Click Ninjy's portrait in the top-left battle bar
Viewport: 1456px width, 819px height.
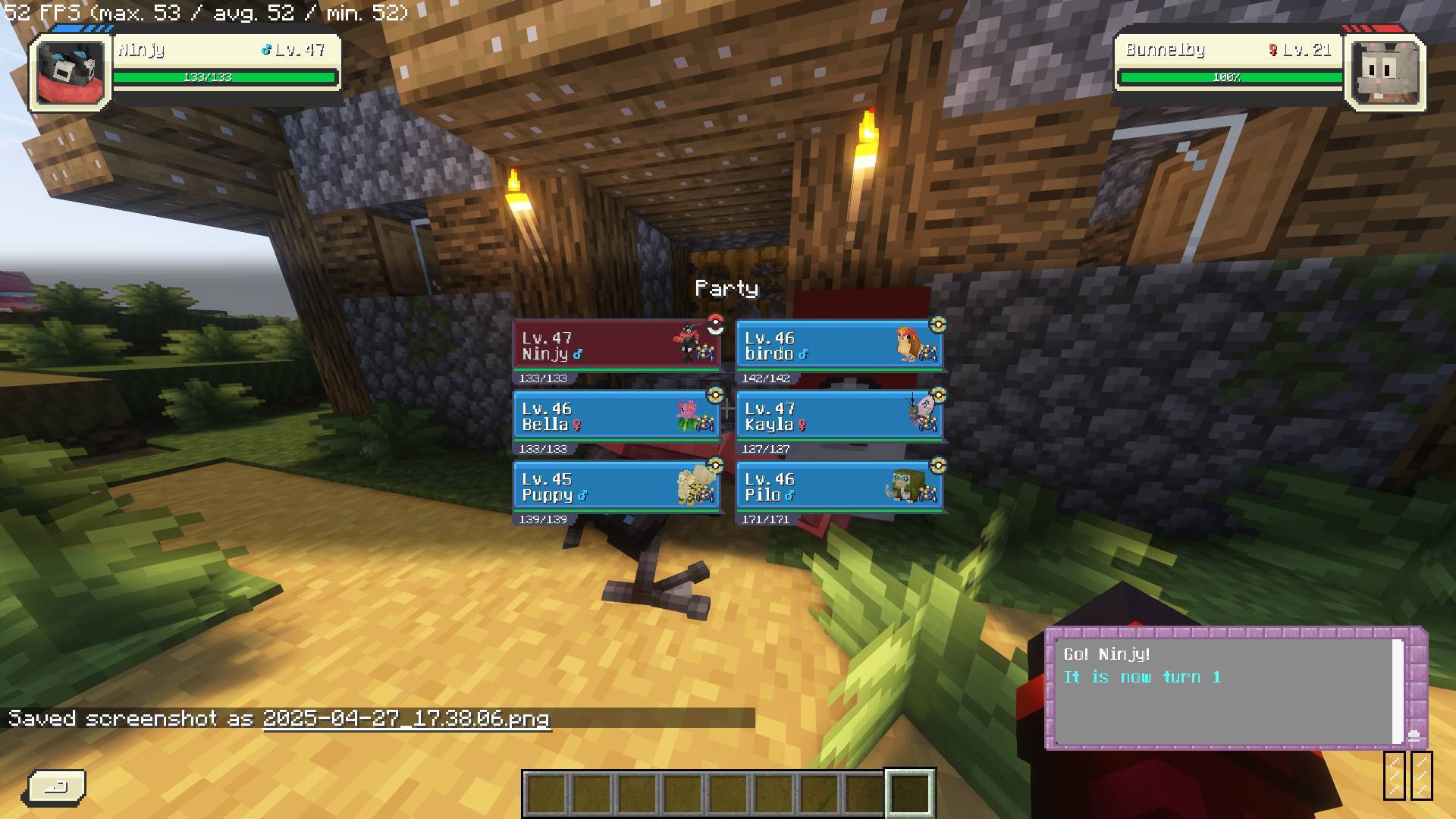pos(68,72)
